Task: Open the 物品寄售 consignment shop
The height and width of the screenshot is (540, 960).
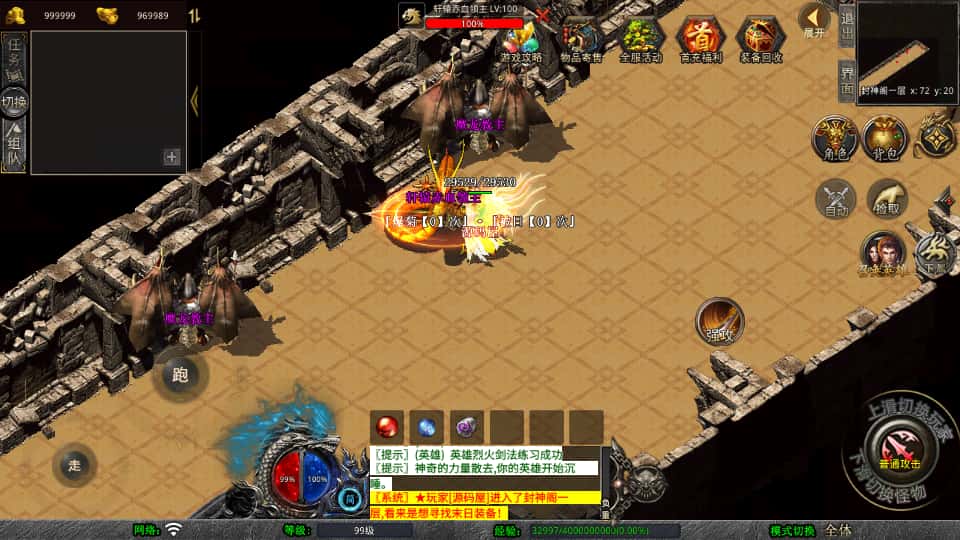Action: click(x=581, y=40)
